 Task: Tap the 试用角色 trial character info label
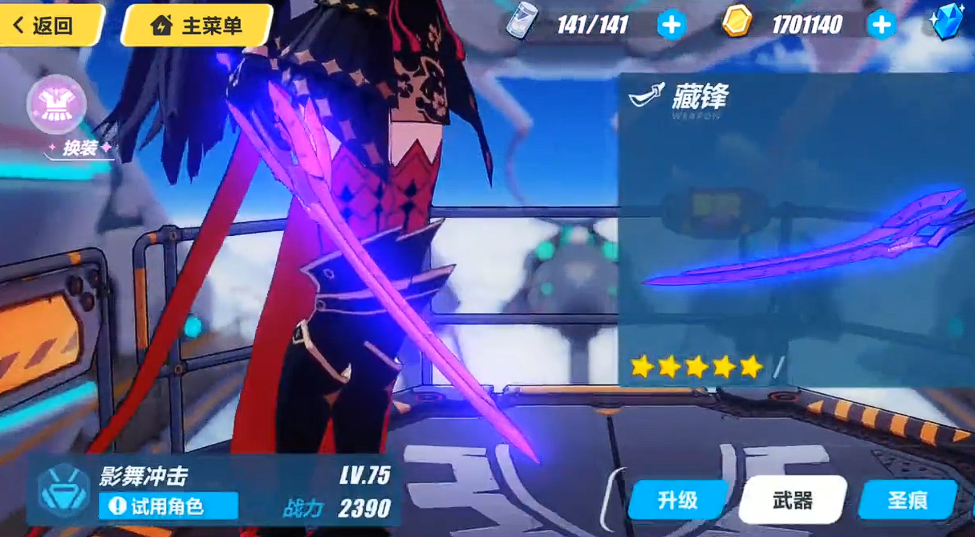point(167,506)
